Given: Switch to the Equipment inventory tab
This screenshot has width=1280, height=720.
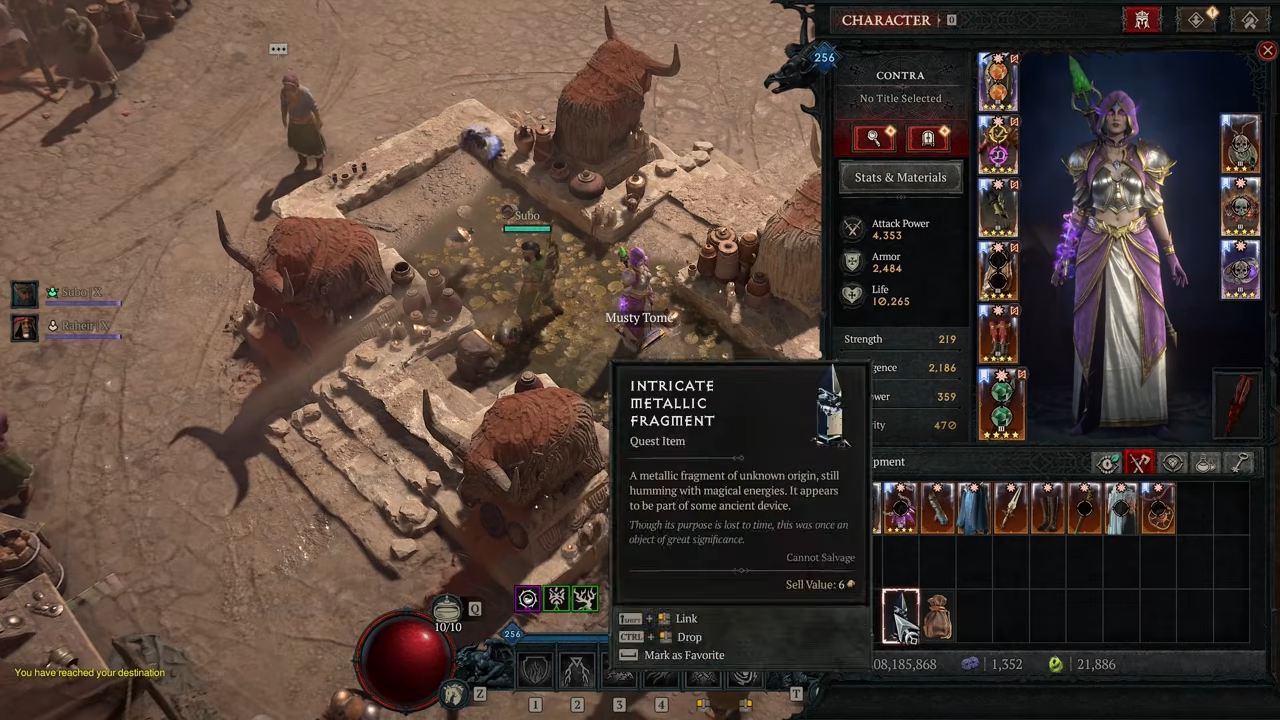Looking at the screenshot, I should 1140,462.
